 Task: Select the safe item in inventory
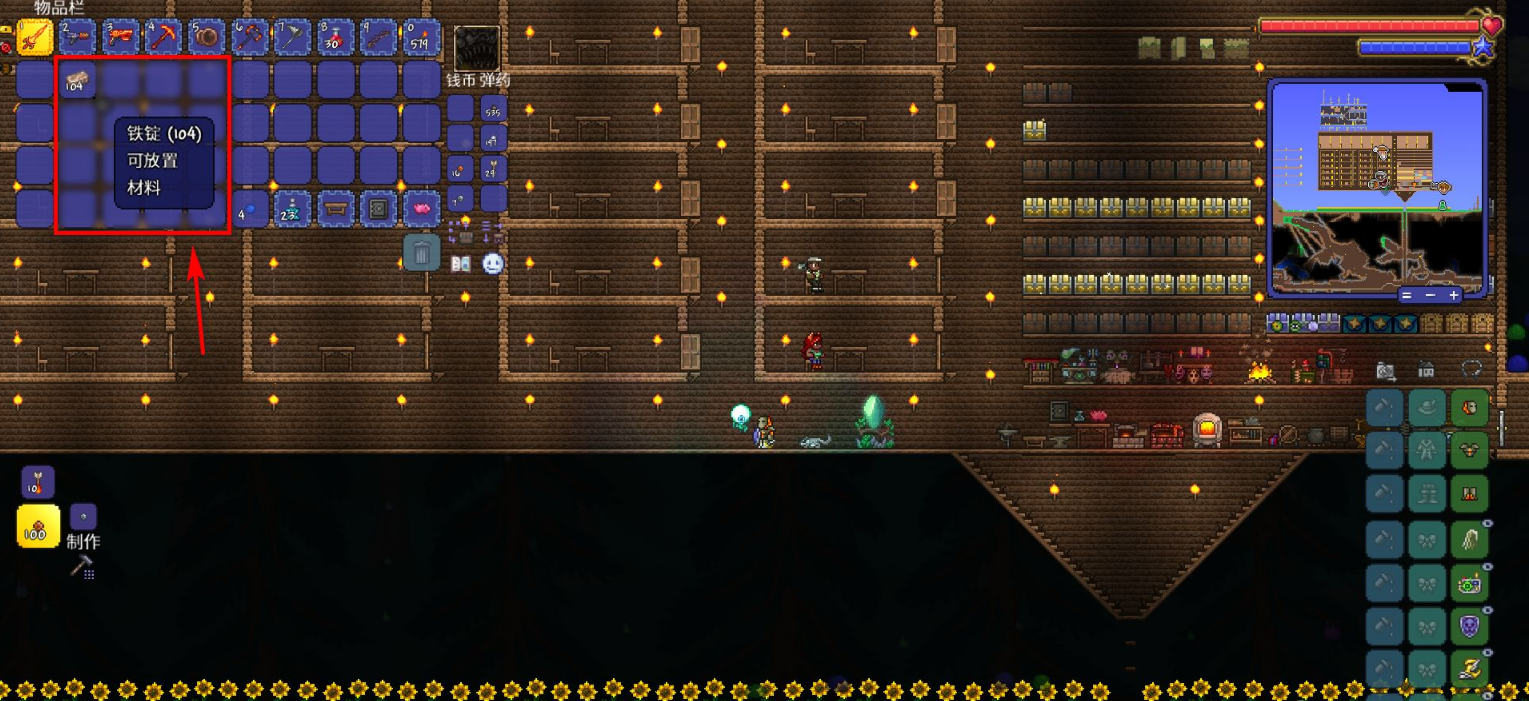379,209
